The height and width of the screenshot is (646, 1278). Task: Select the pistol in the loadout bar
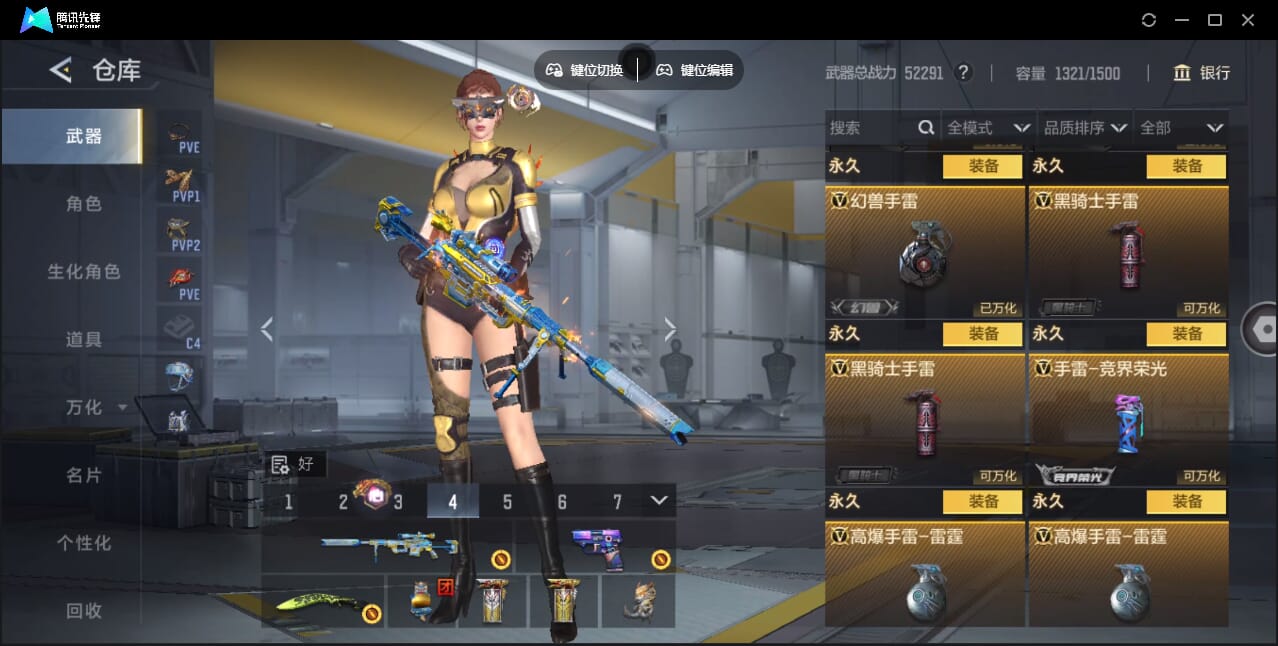coord(597,547)
